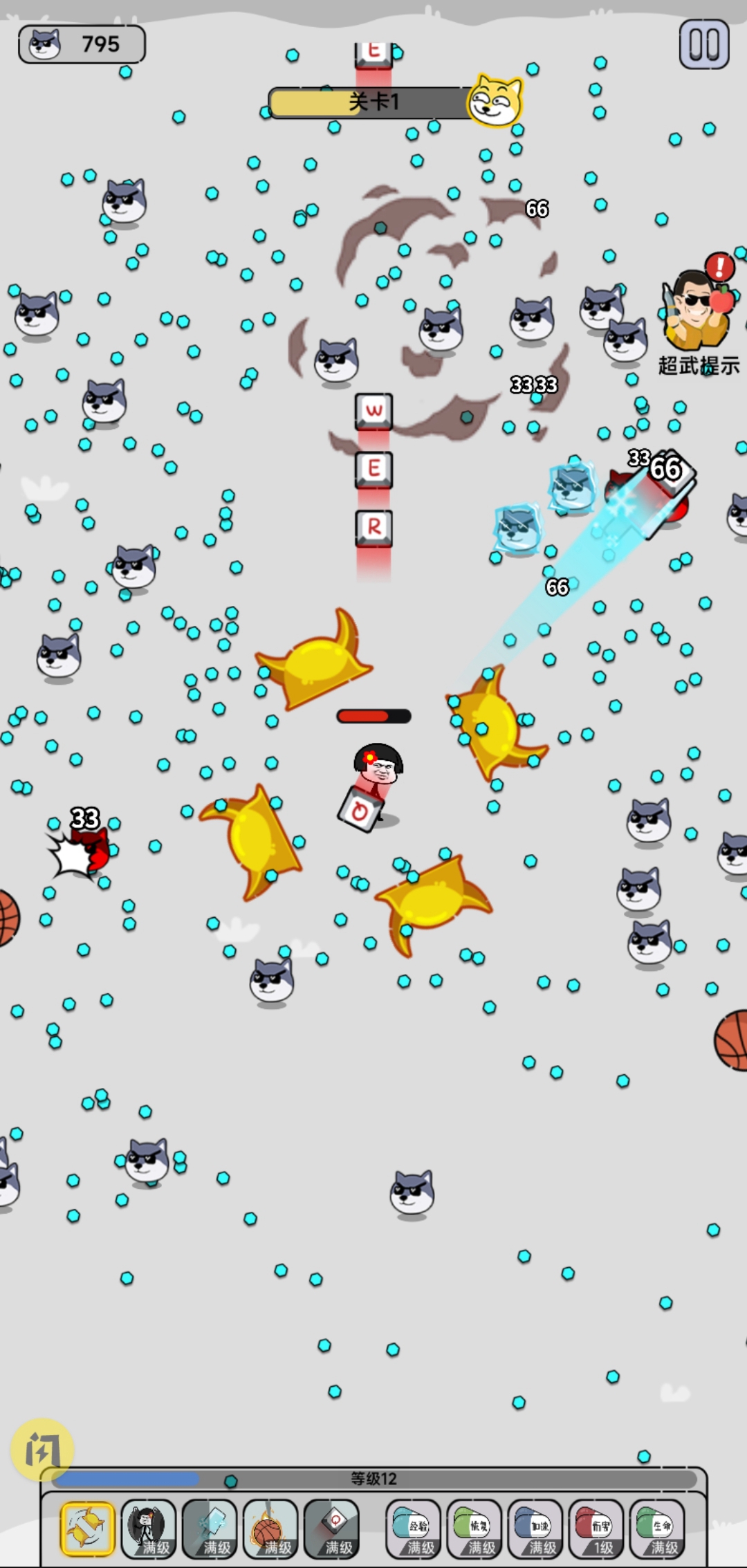747x1568 pixels.
Task: Select the 经验 experience pill slot
Action: click(413, 1529)
